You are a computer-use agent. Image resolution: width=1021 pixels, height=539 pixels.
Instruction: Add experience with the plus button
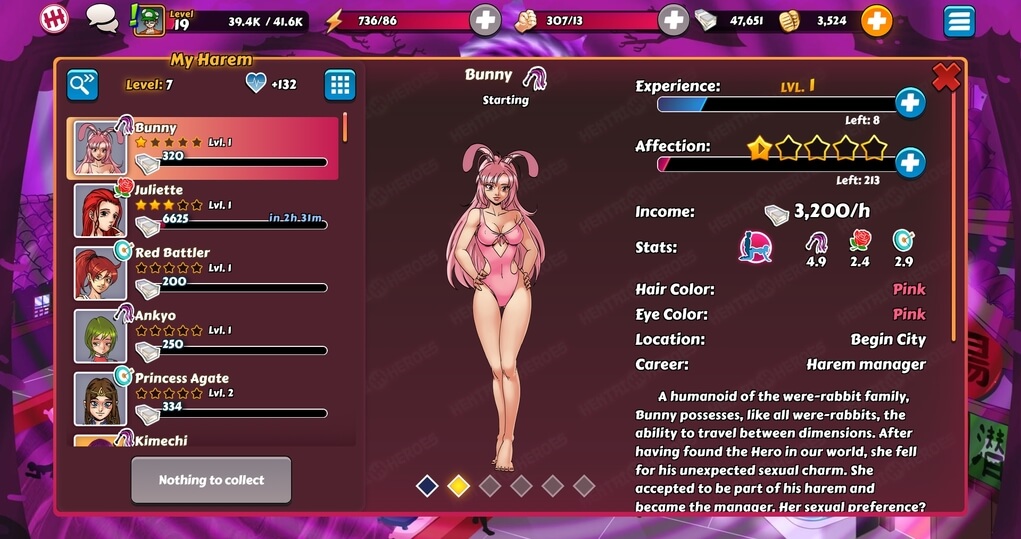tap(909, 102)
